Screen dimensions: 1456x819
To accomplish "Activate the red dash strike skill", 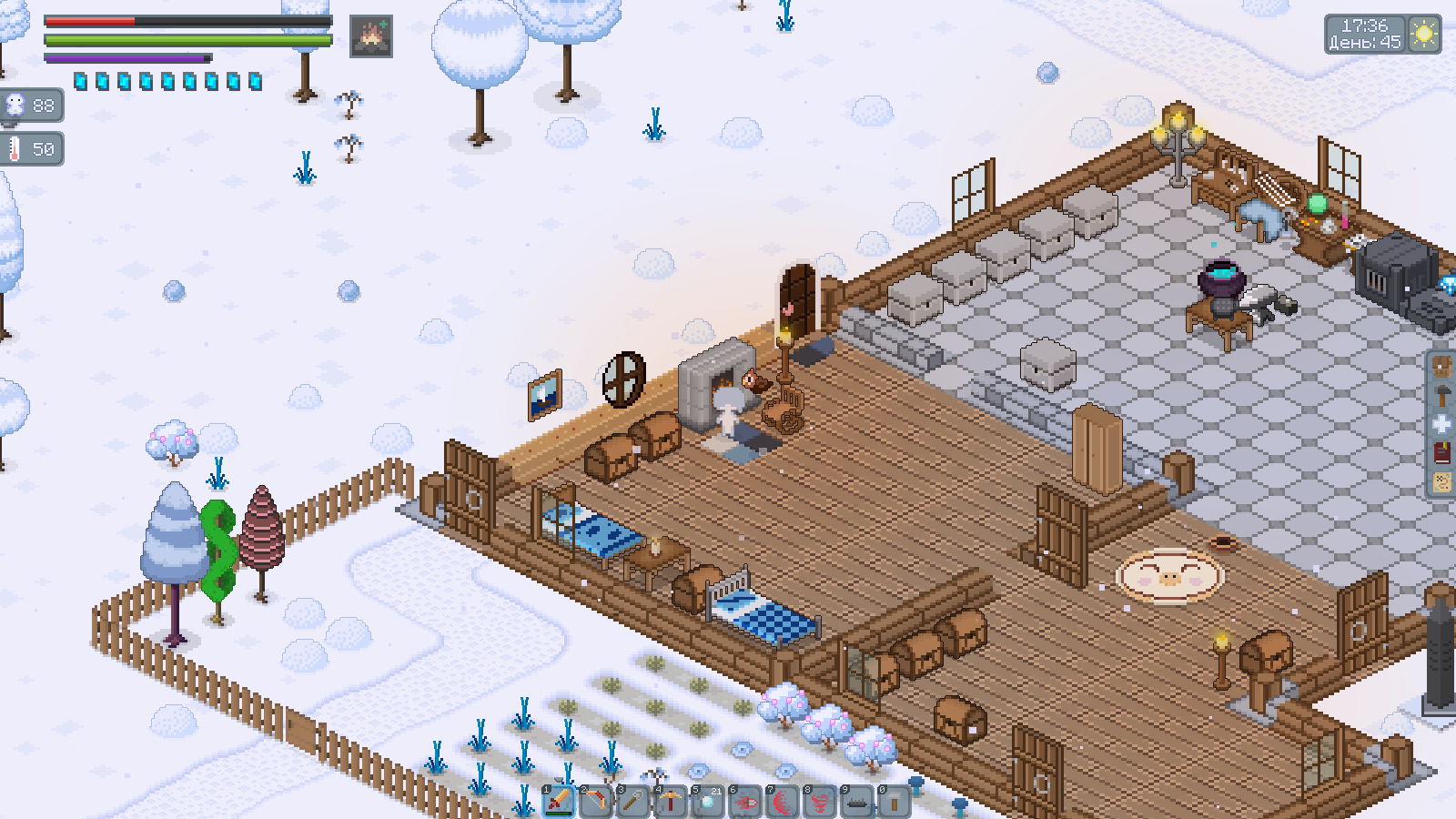I will tap(745, 802).
